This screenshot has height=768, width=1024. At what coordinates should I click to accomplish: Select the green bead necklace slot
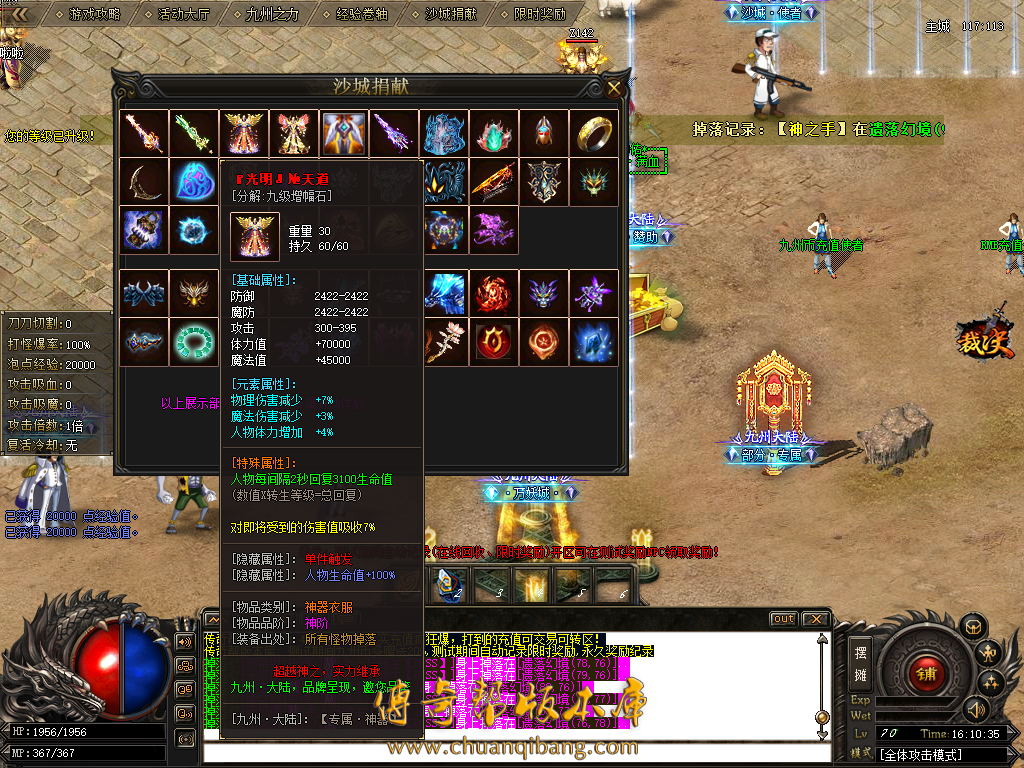194,340
